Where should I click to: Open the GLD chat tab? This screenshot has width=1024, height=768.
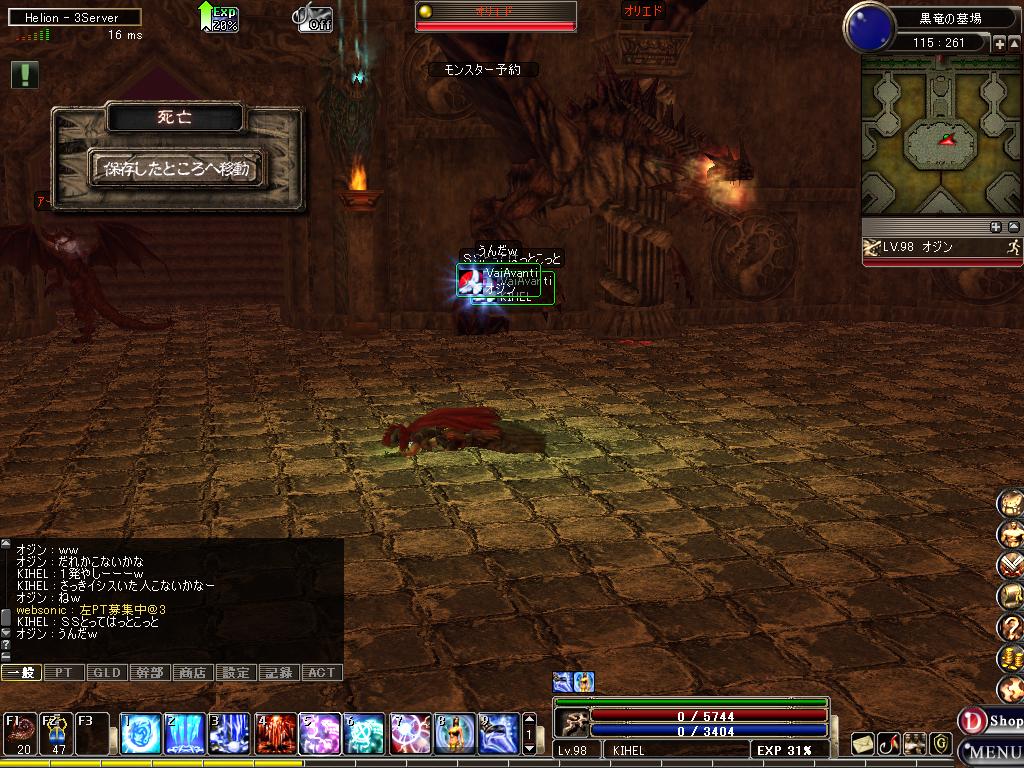[107, 673]
